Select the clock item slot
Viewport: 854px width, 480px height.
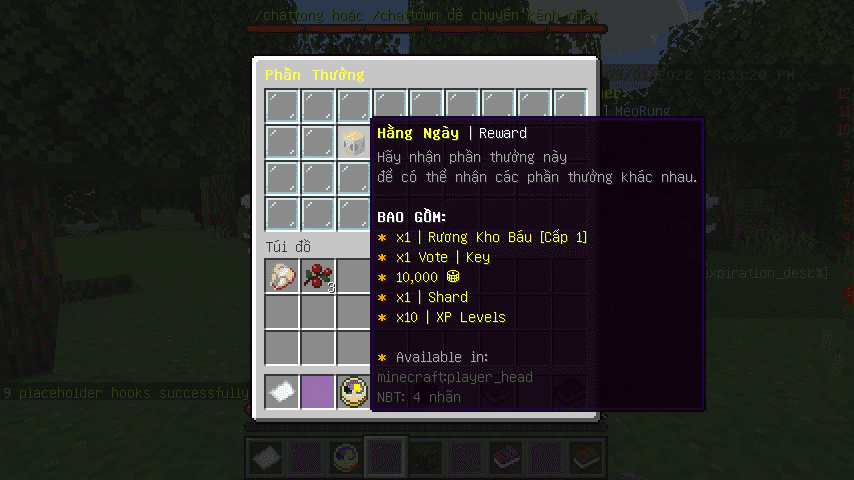tap(354, 392)
